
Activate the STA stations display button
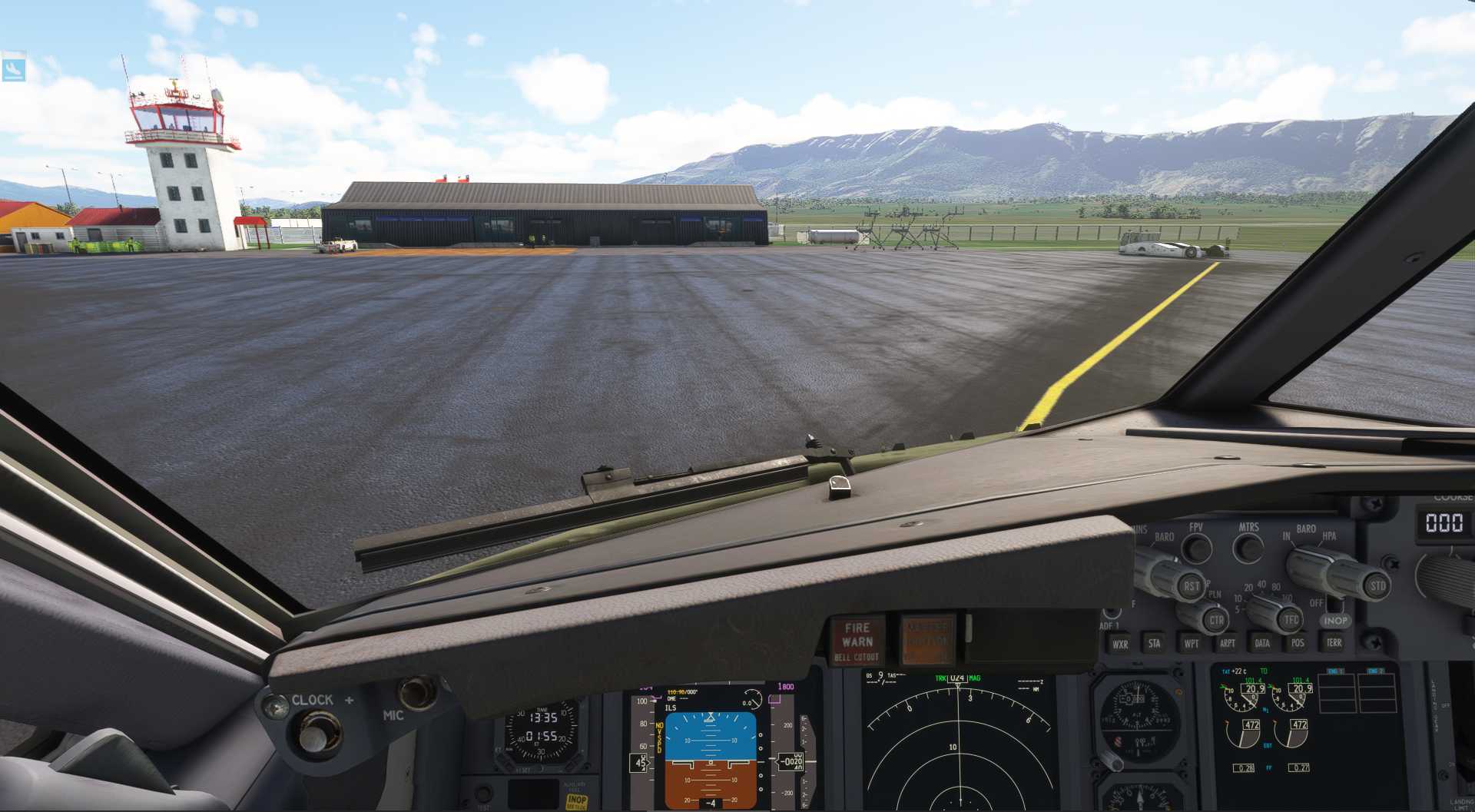pos(1154,643)
